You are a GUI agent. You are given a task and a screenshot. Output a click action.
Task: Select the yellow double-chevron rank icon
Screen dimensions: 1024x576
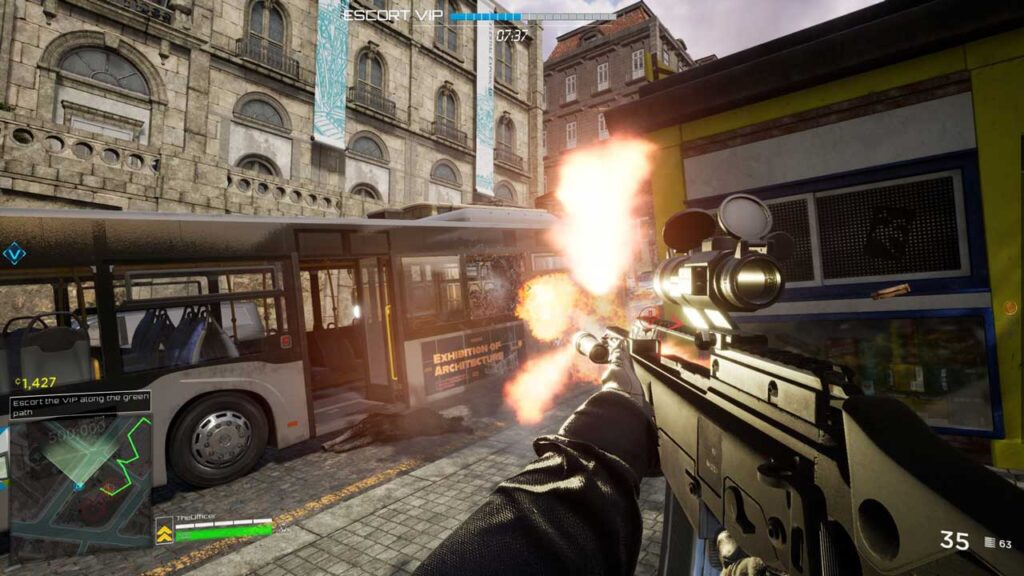coord(164,531)
